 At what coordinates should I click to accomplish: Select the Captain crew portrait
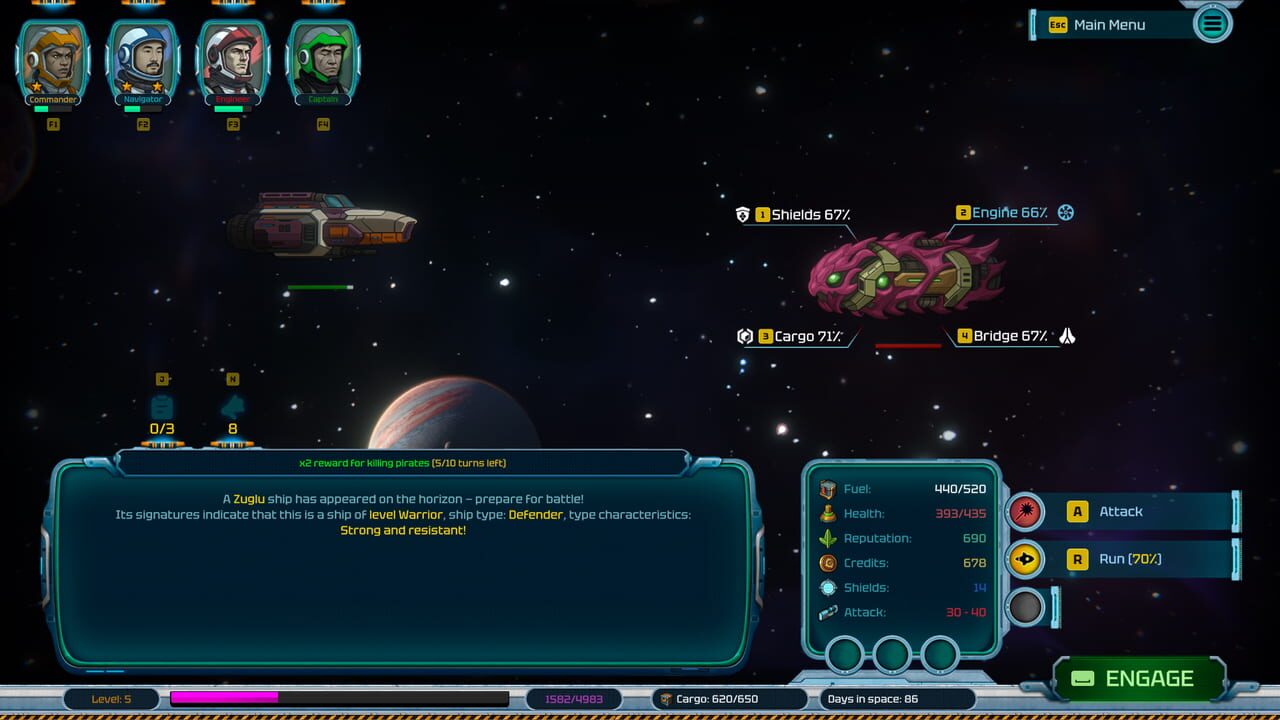click(323, 57)
